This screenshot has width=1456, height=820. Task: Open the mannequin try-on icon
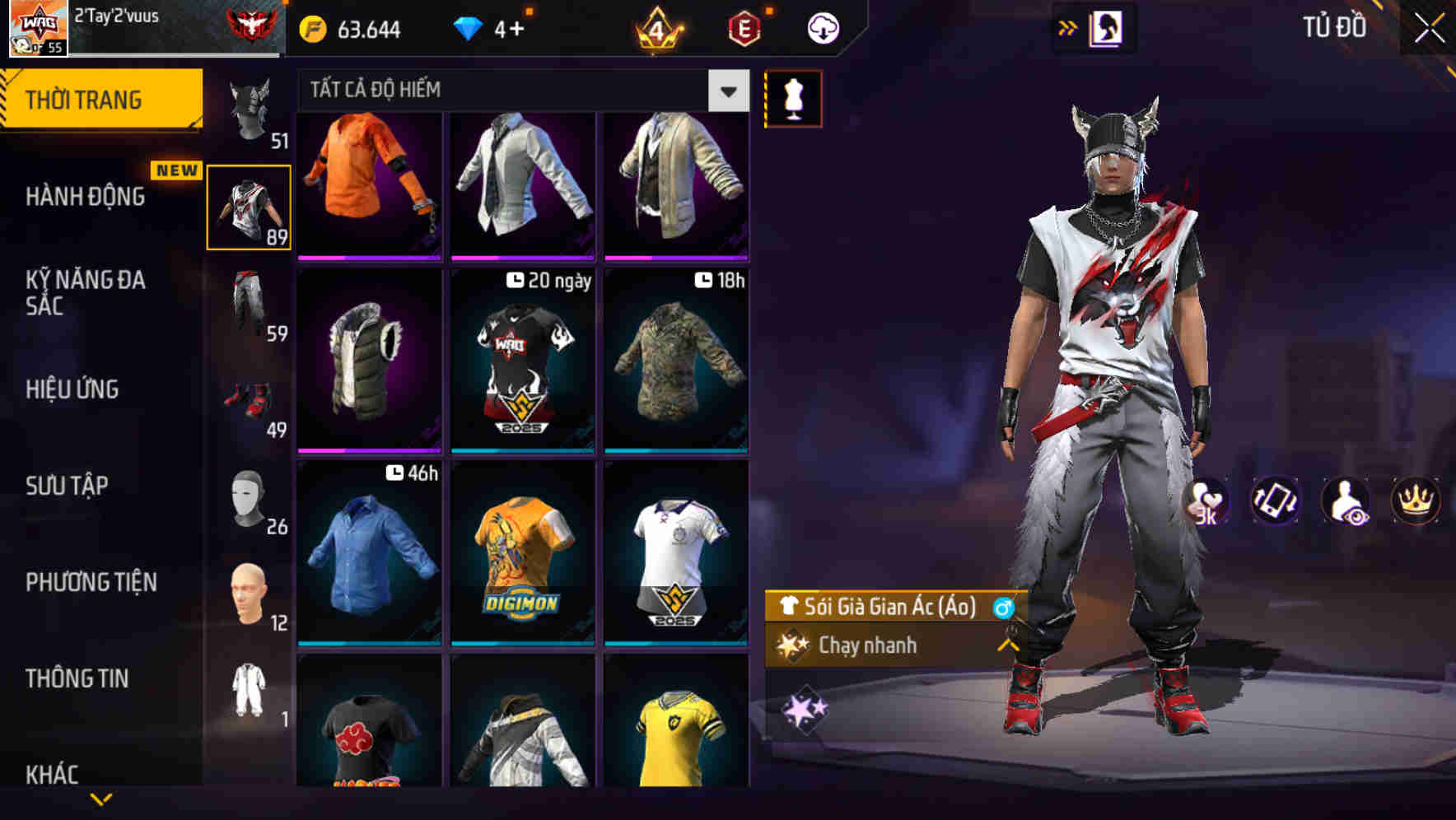click(x=792, y=97)
